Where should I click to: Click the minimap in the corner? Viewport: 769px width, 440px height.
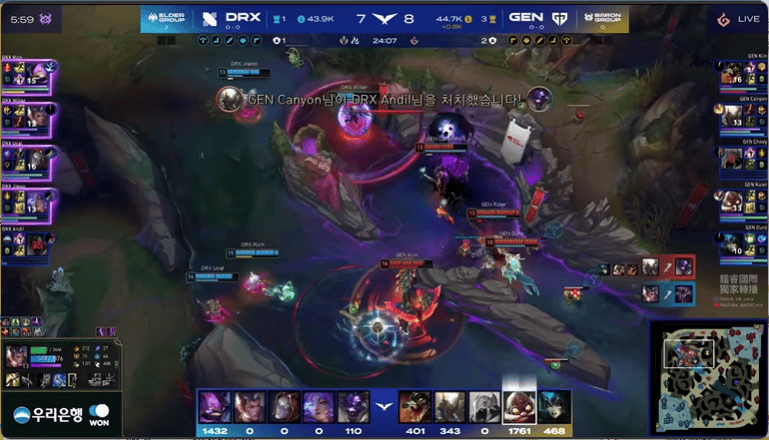[x=710, y=379]
